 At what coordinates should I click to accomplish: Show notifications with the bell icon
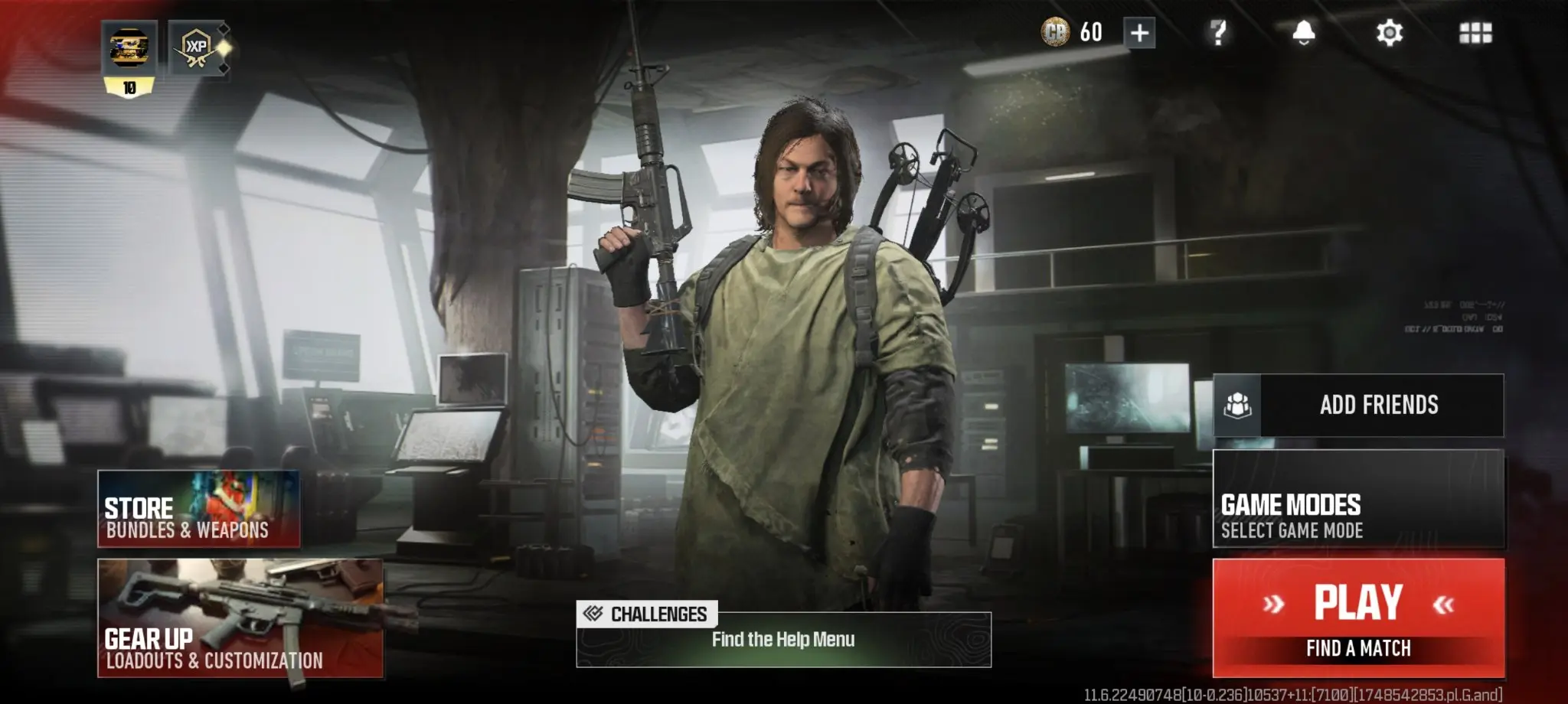(1303, 33)
